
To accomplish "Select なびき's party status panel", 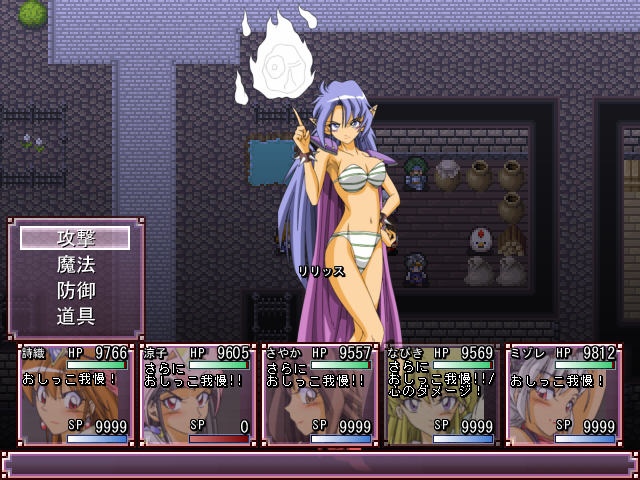I will coord(441,395).
